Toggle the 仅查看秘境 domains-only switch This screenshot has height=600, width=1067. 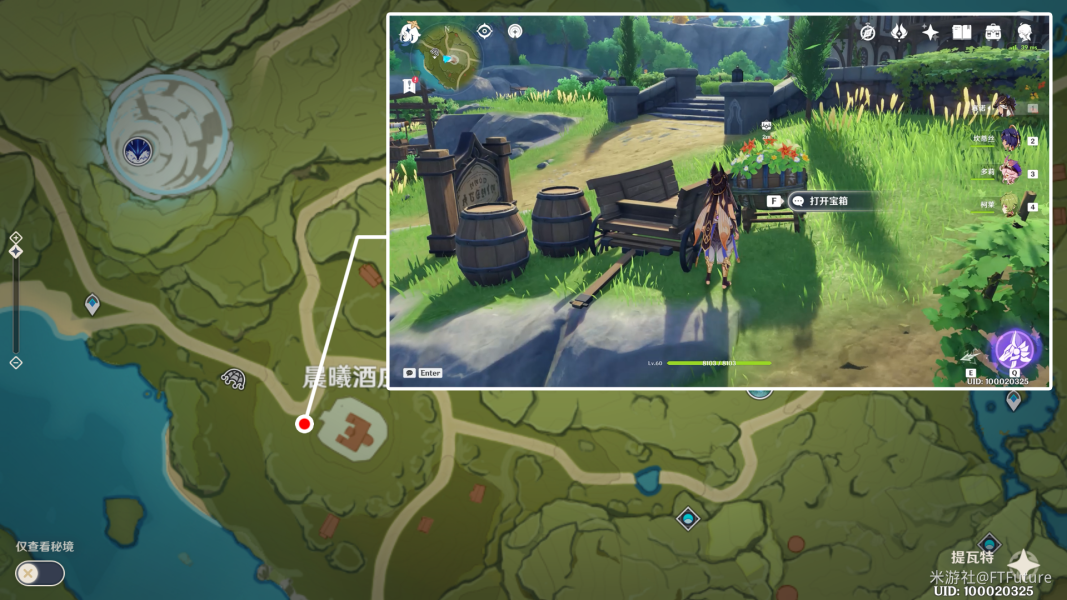(x=39, y=573)
